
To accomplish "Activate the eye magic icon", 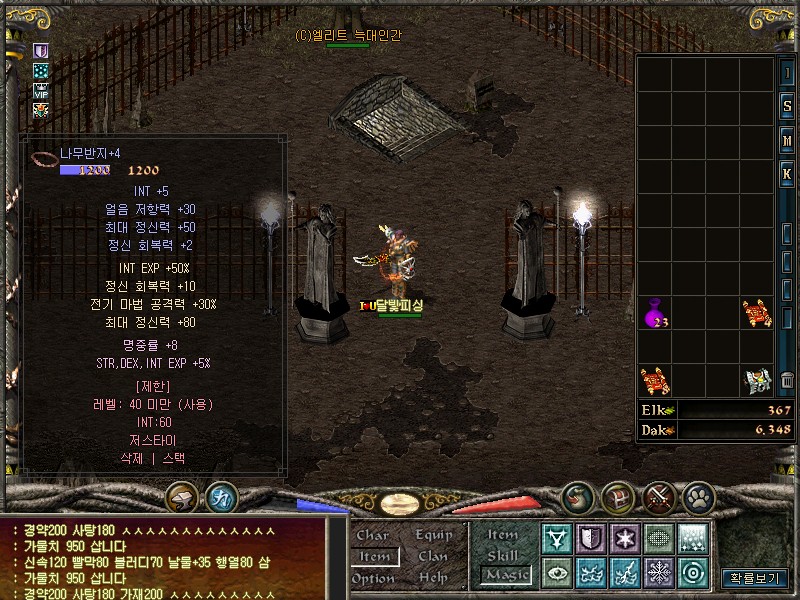I will coord(557,573).
